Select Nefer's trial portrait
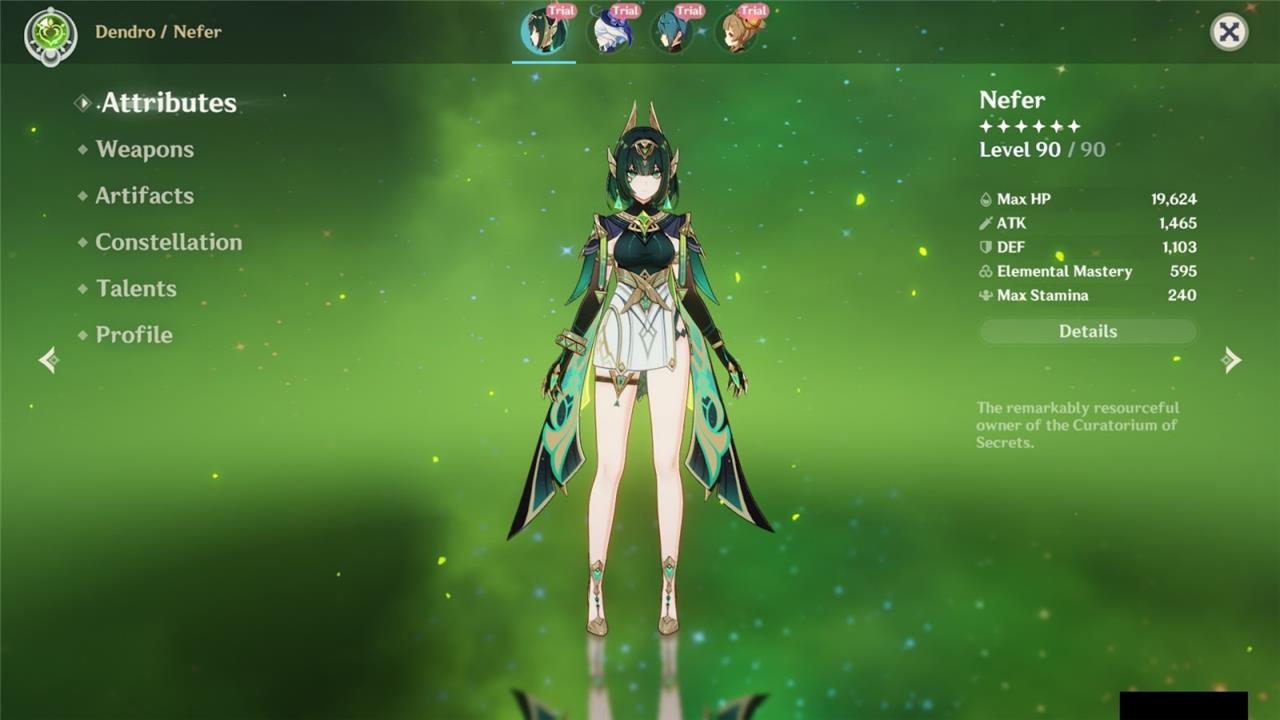 pos(544,31)
